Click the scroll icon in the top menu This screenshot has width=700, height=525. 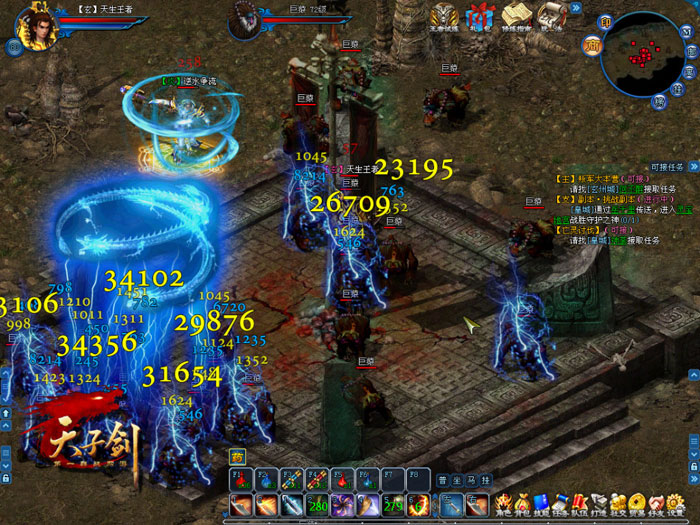549,15
